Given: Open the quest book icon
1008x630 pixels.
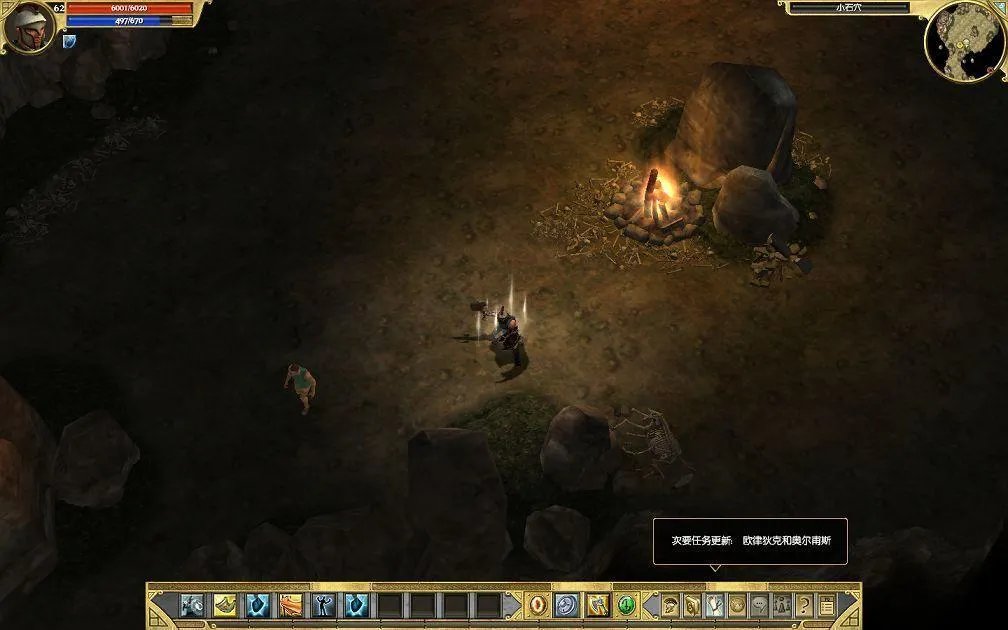Looking at the screenshot, I should pos(692,605).
